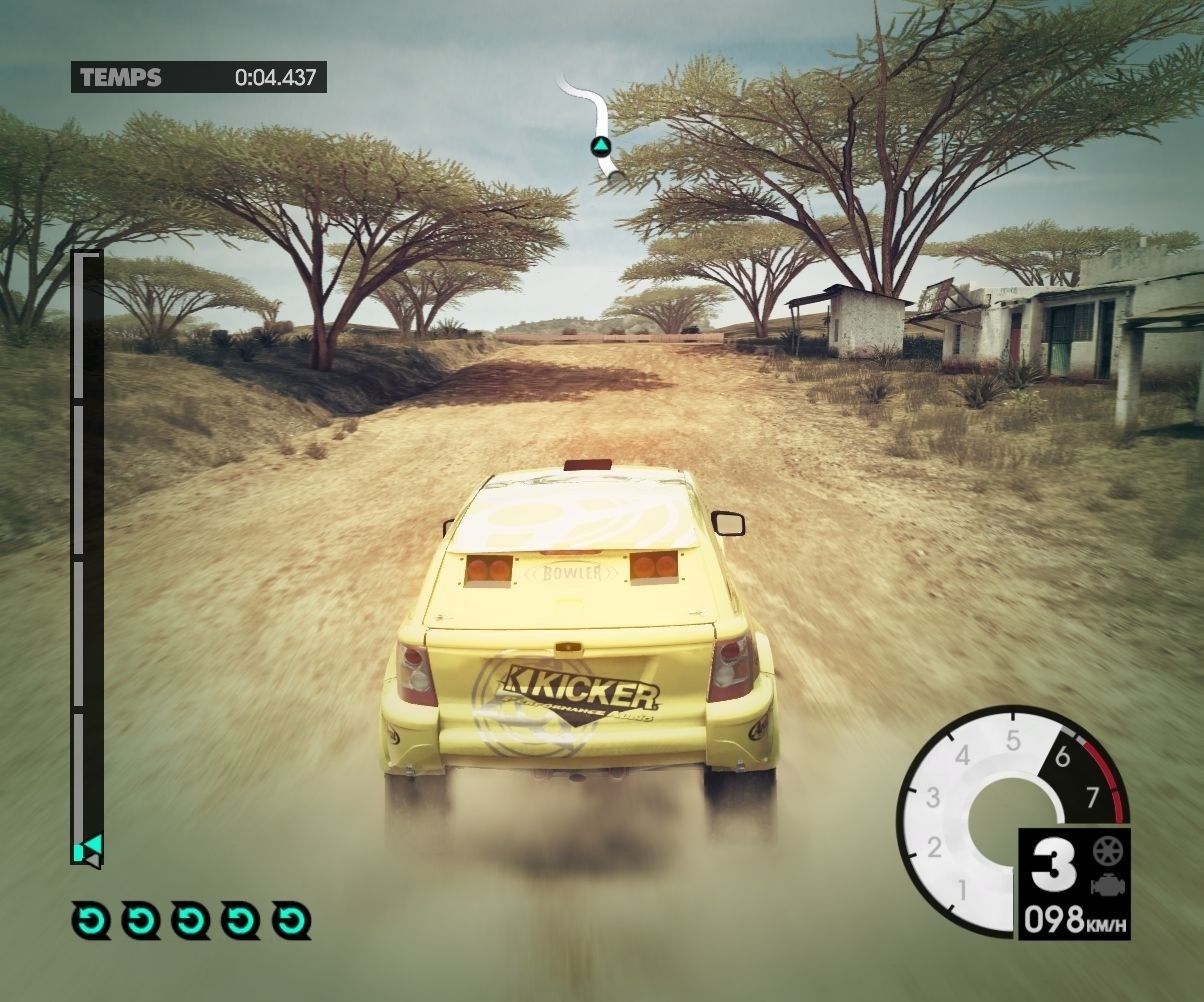Select the cyan position marker on the progress bar

point(87,850)
